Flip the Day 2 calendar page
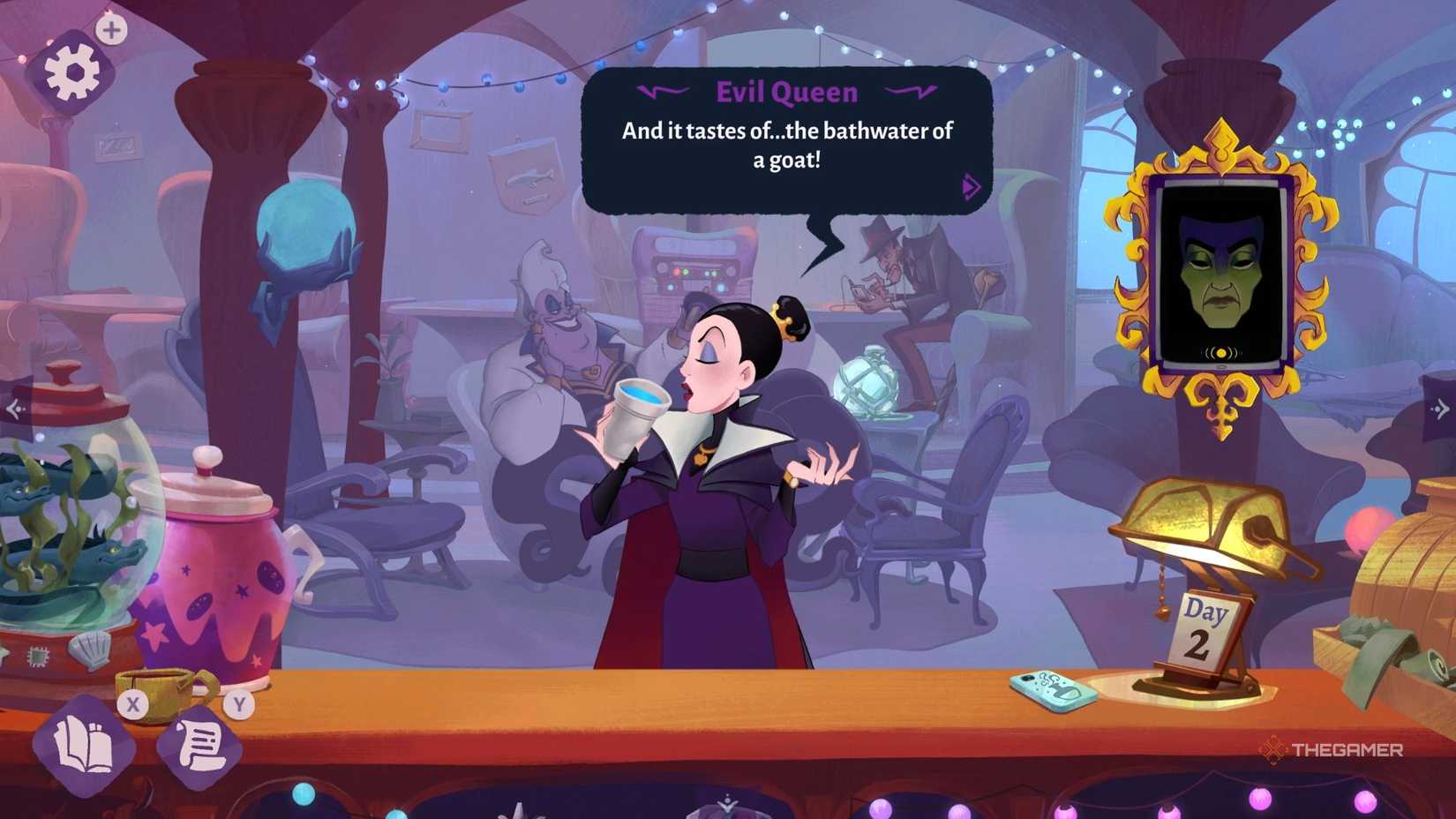Viewport: 1456px width, 819px height. coord(1206,627)
